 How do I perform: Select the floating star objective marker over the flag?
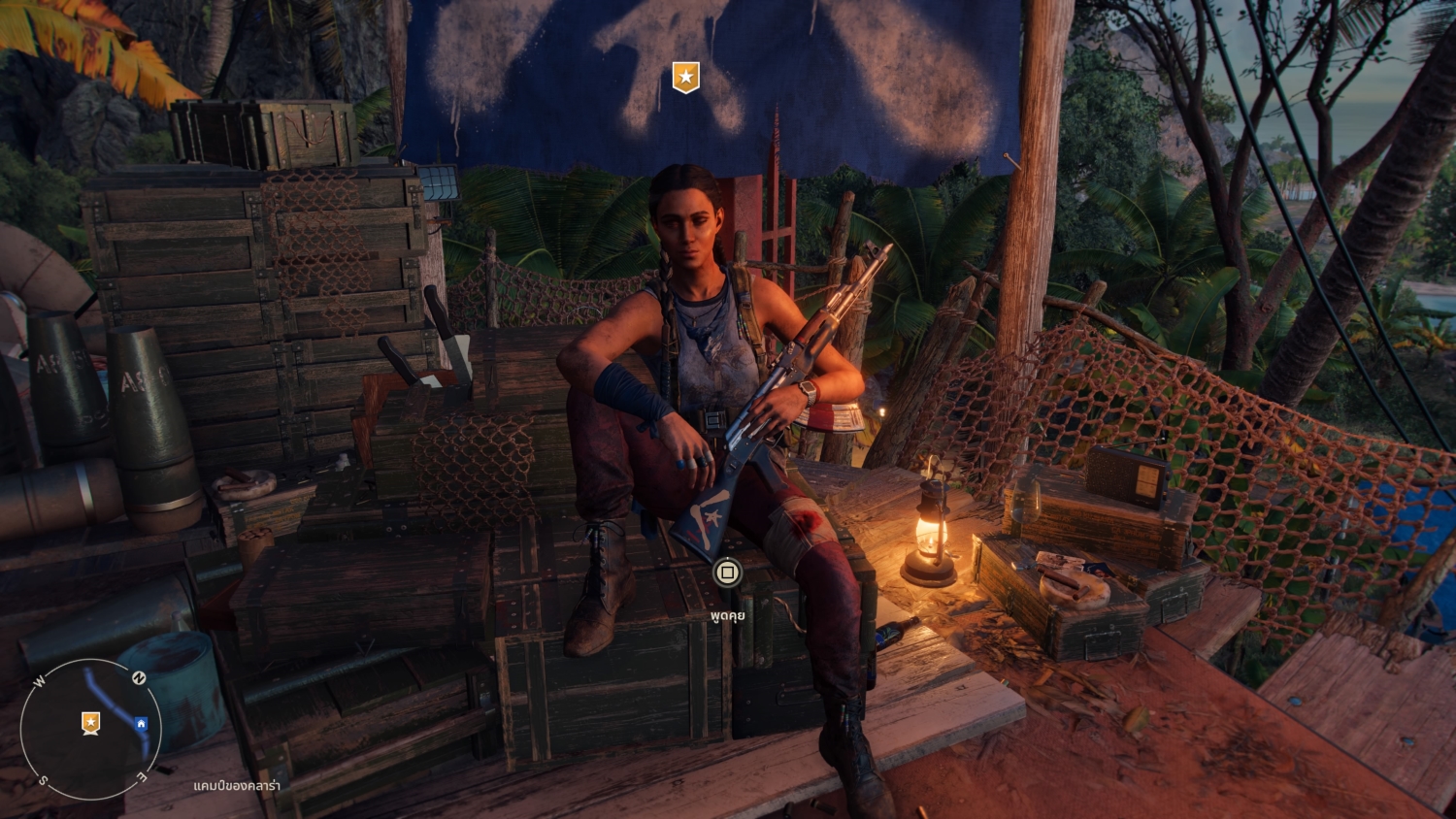[686, 77]
